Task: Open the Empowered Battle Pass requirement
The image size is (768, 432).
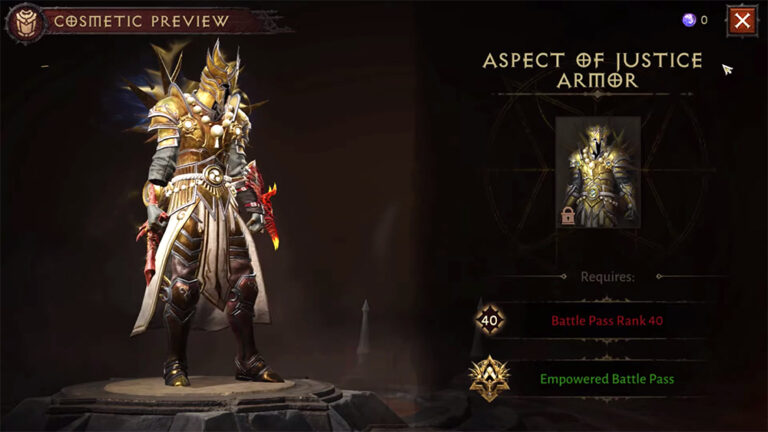Action: pyautogui.click(x=606, y=379)
